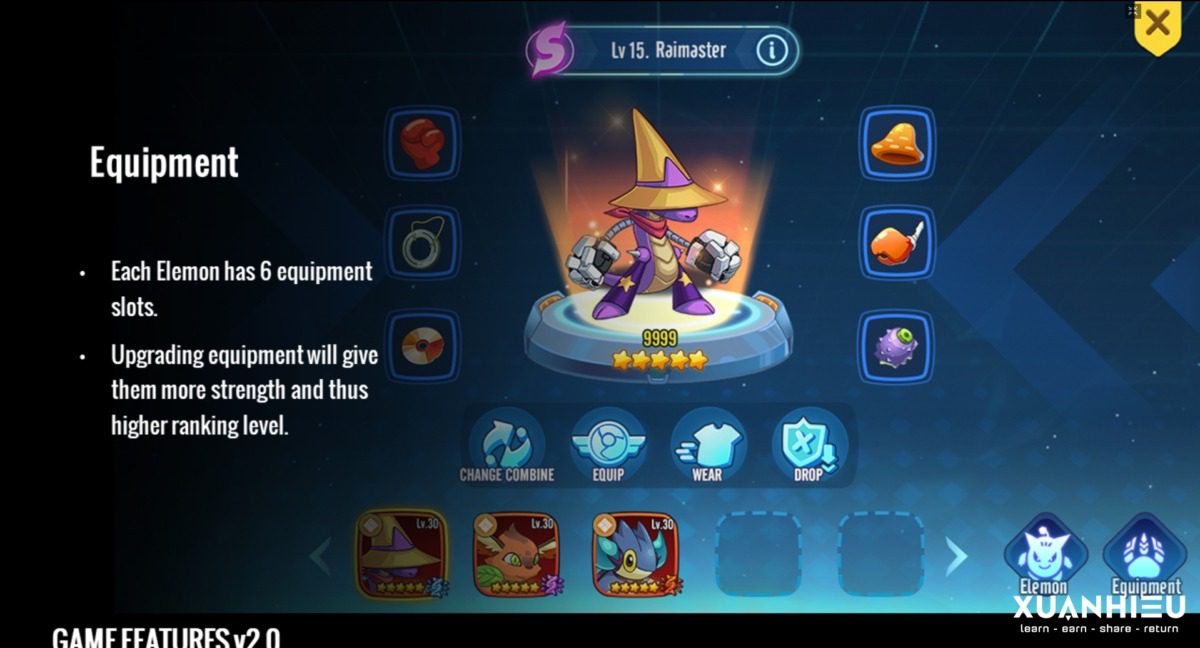Close the equipment screen with the X

click(x=1157, y=24)
